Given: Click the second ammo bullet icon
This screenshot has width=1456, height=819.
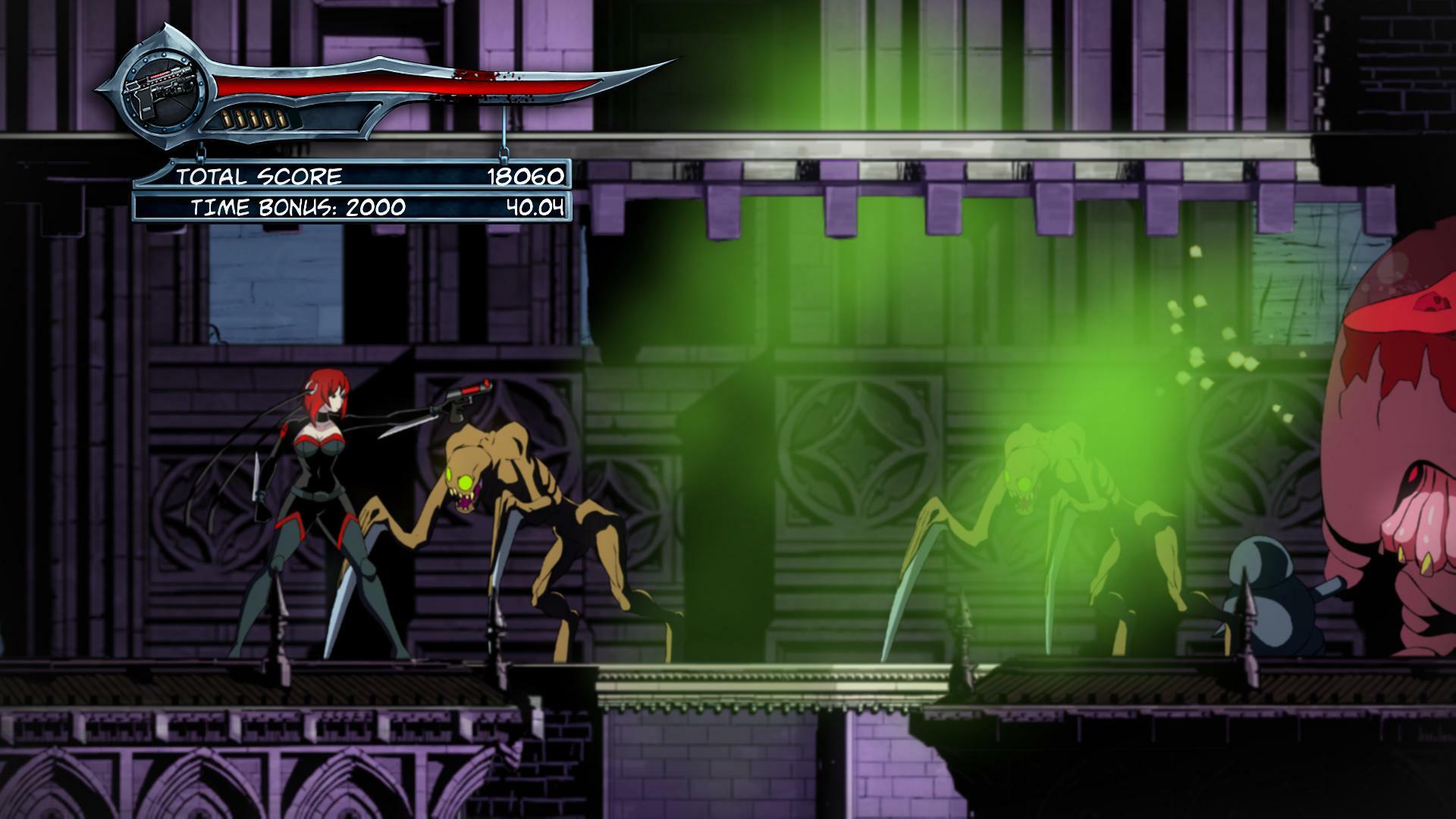Looking at the screenshot, I should point(239,118).
